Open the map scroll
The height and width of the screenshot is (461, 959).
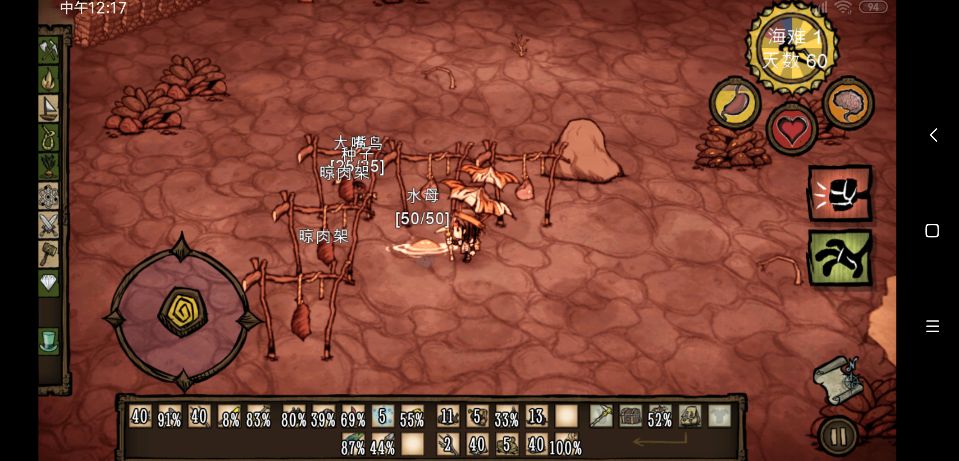(836, 377)
